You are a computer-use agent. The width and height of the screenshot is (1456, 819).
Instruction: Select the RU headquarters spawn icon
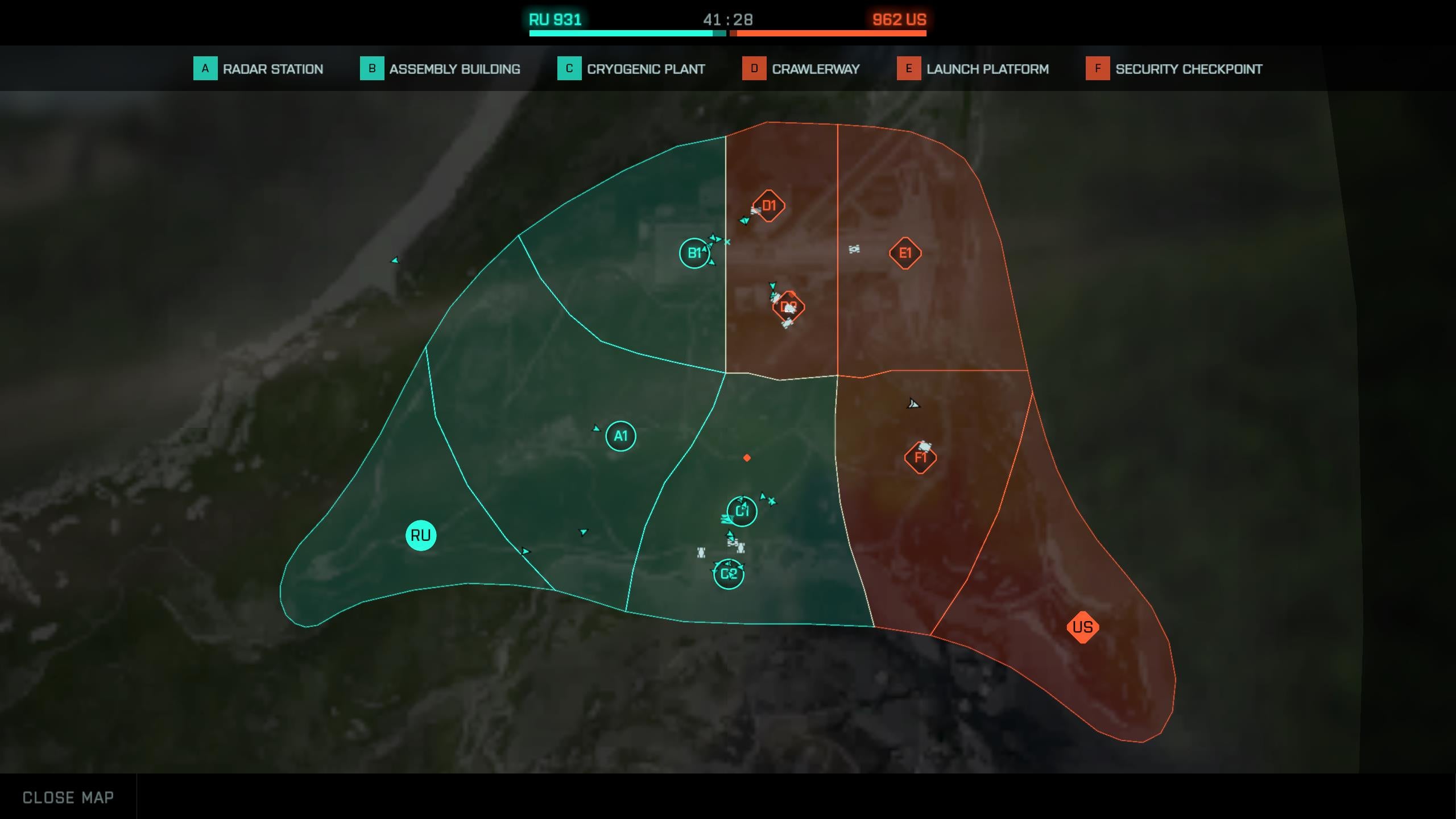tap(420, 535)
